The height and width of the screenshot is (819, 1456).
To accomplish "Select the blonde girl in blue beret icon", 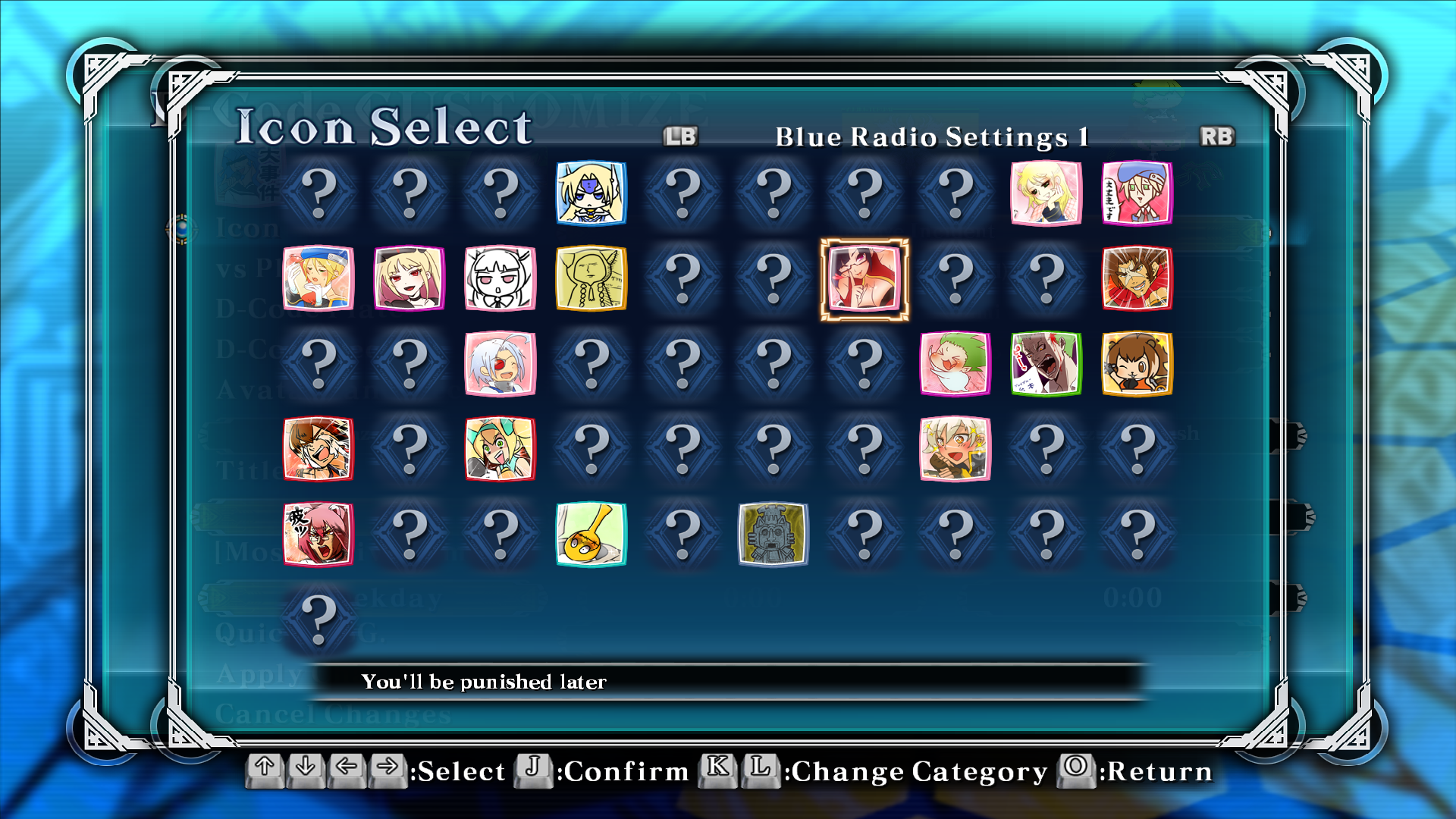I will point(318,278).
